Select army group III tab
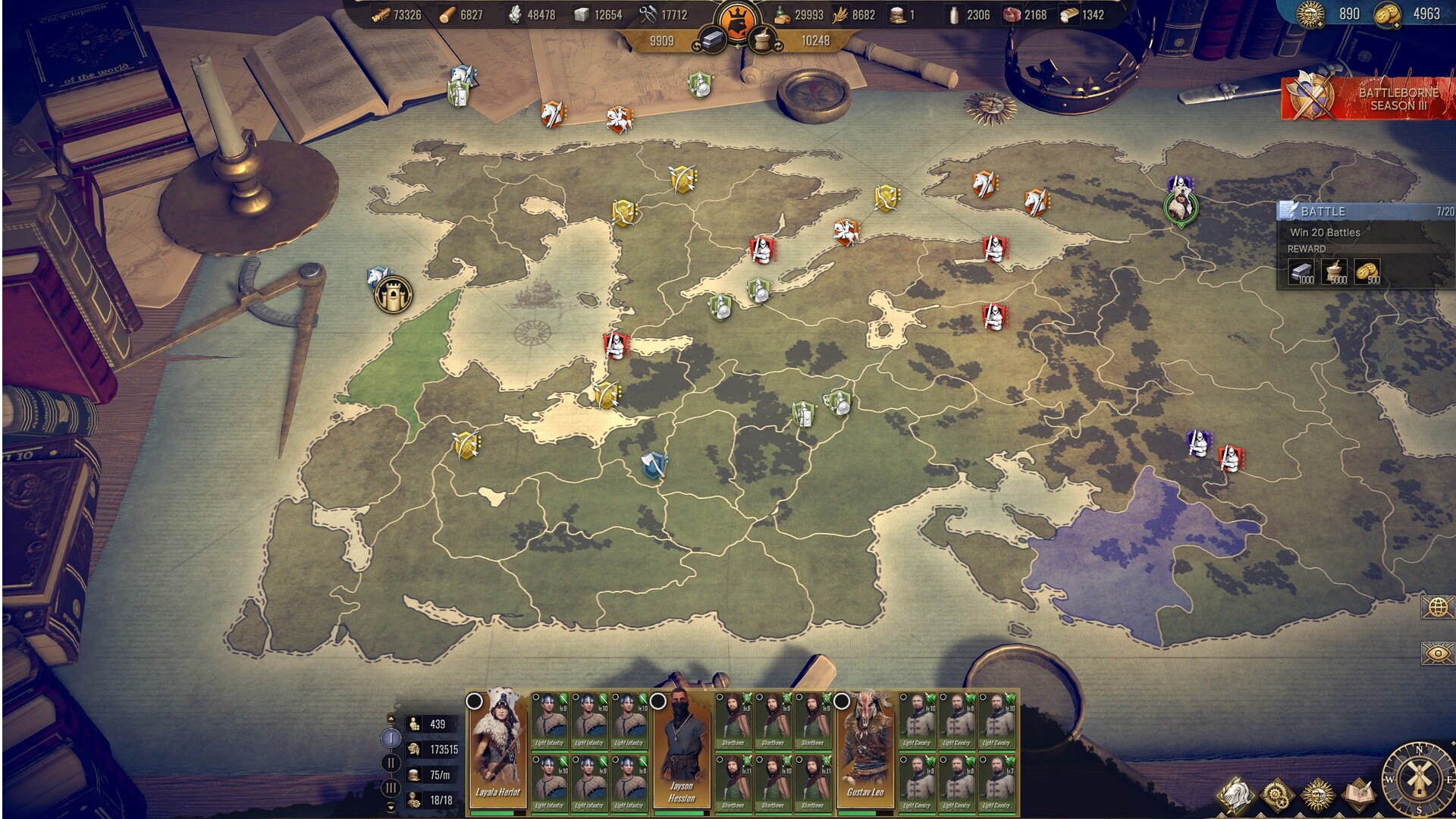The width and height of the screenshot is (1456, 819). [x=391, y=787]
